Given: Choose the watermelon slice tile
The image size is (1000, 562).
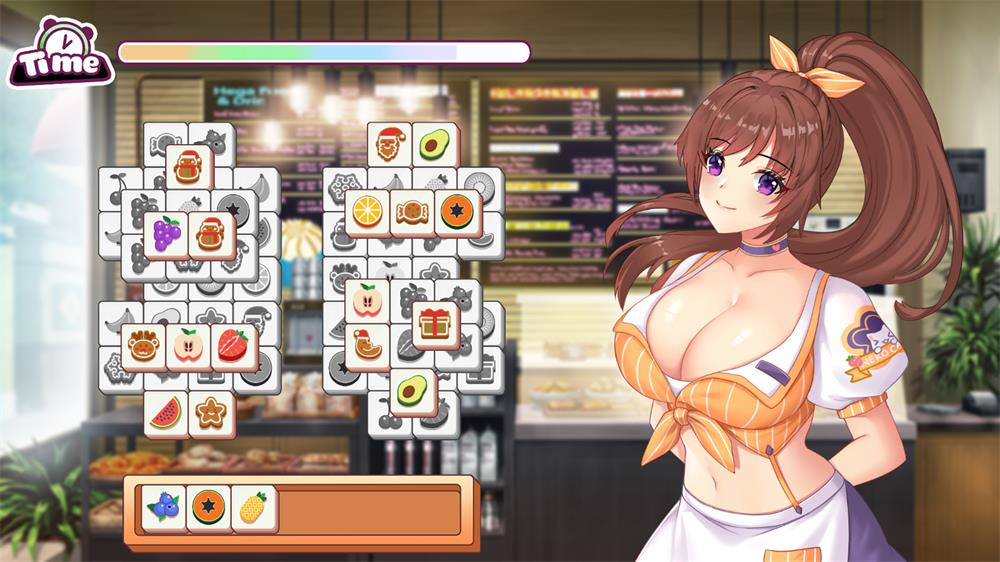Looking at the screenshot, I should click(166, 414).
